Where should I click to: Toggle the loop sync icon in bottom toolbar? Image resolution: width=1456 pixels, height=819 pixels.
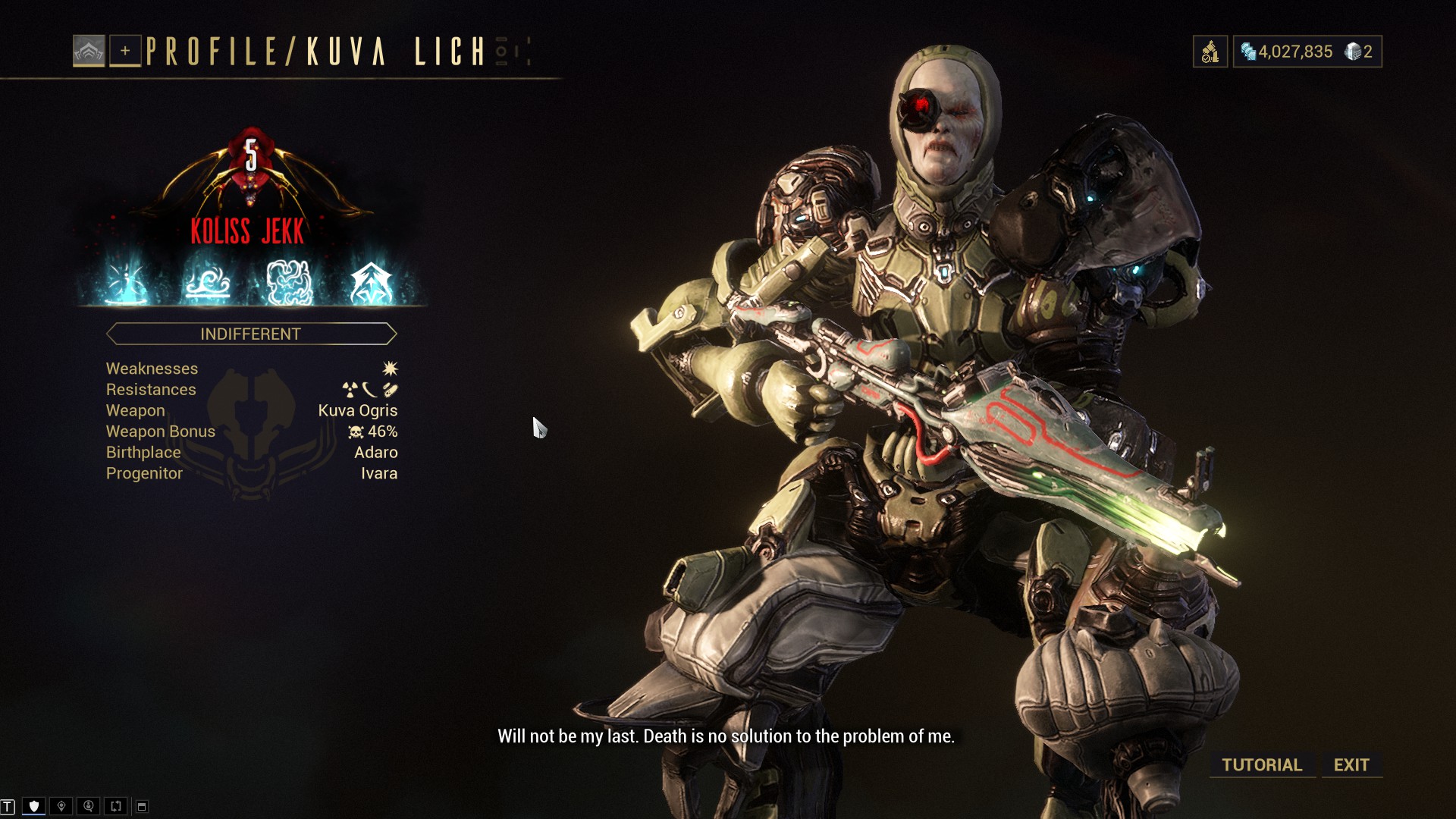pyautogui.click(x=117, y=805)
